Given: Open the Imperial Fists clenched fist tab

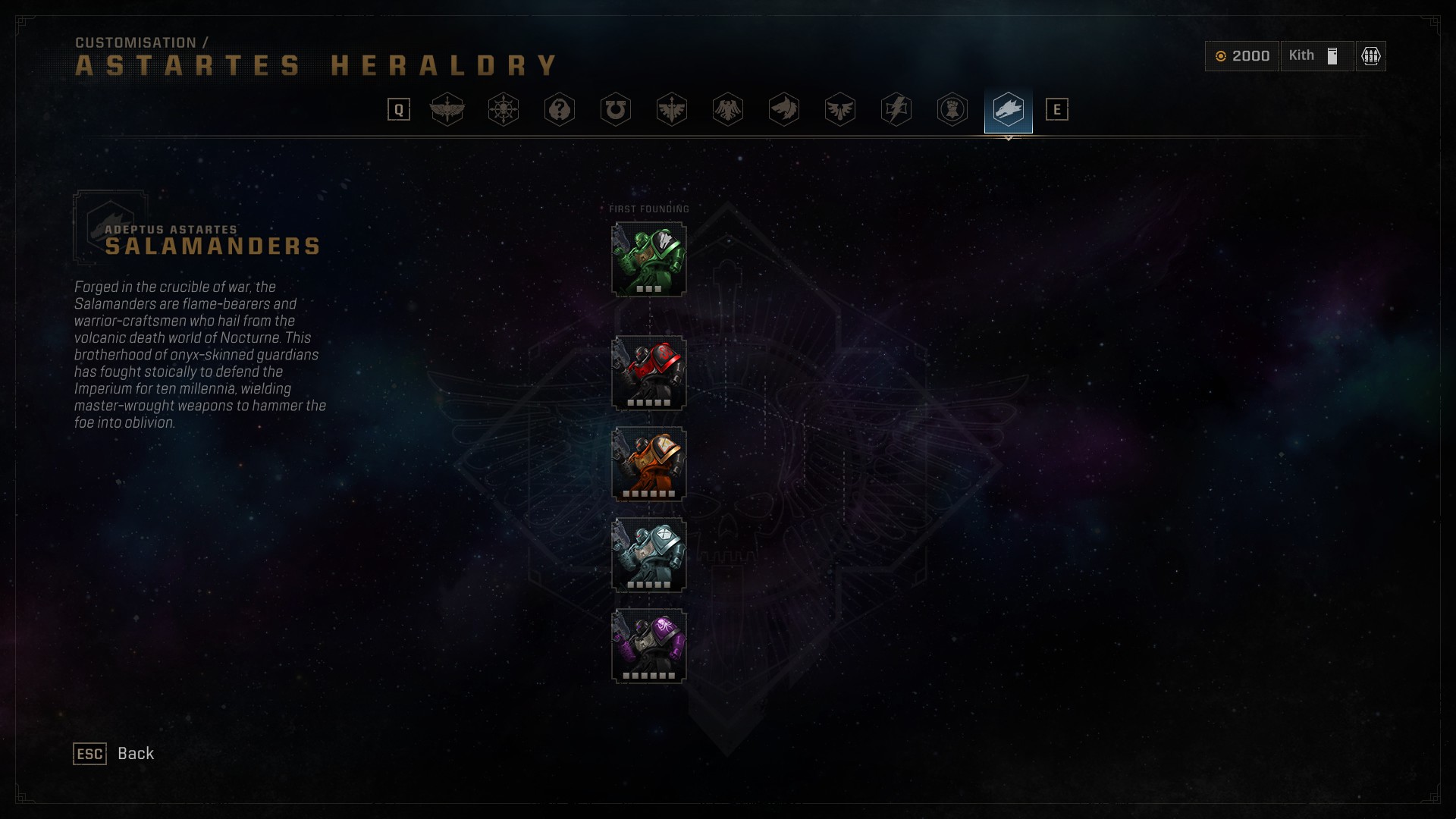Looking at the screenshot, I should click(x=952, y=110).
